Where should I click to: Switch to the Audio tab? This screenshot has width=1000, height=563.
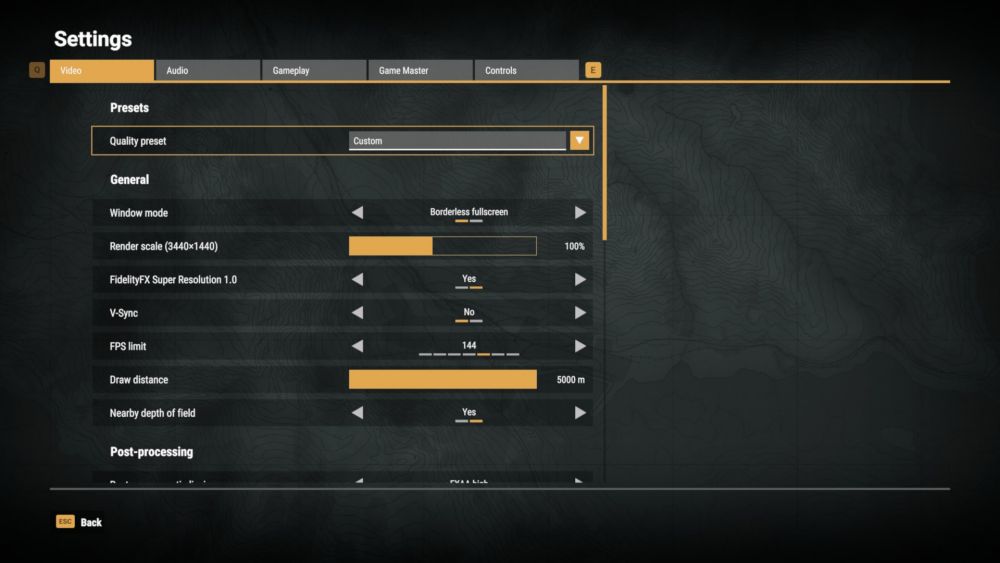point(207,71)
